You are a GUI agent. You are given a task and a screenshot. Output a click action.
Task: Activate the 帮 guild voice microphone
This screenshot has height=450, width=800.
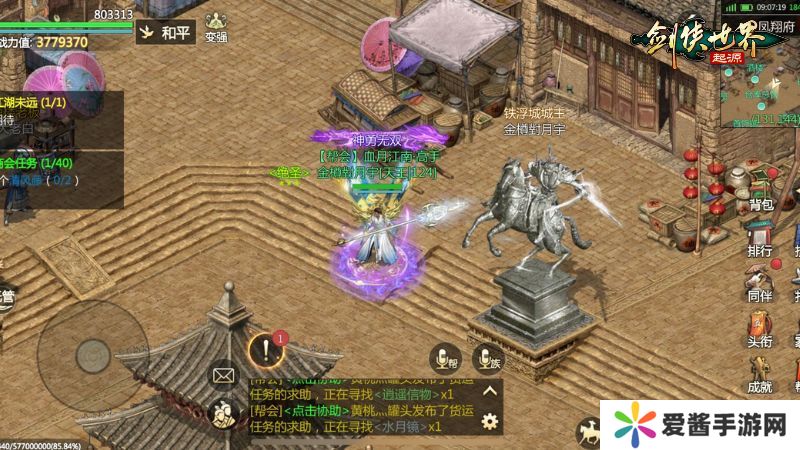click(x=443, y=357)
